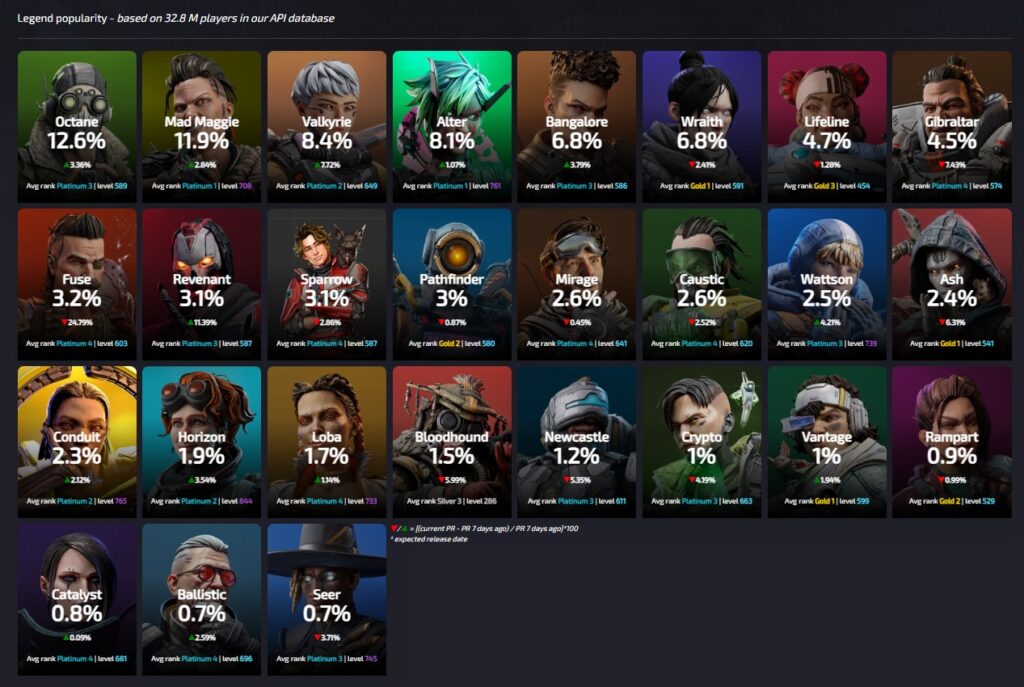1024x687 pixels.
Task: Click the Alter legend card
Action: tap(452, 120)
